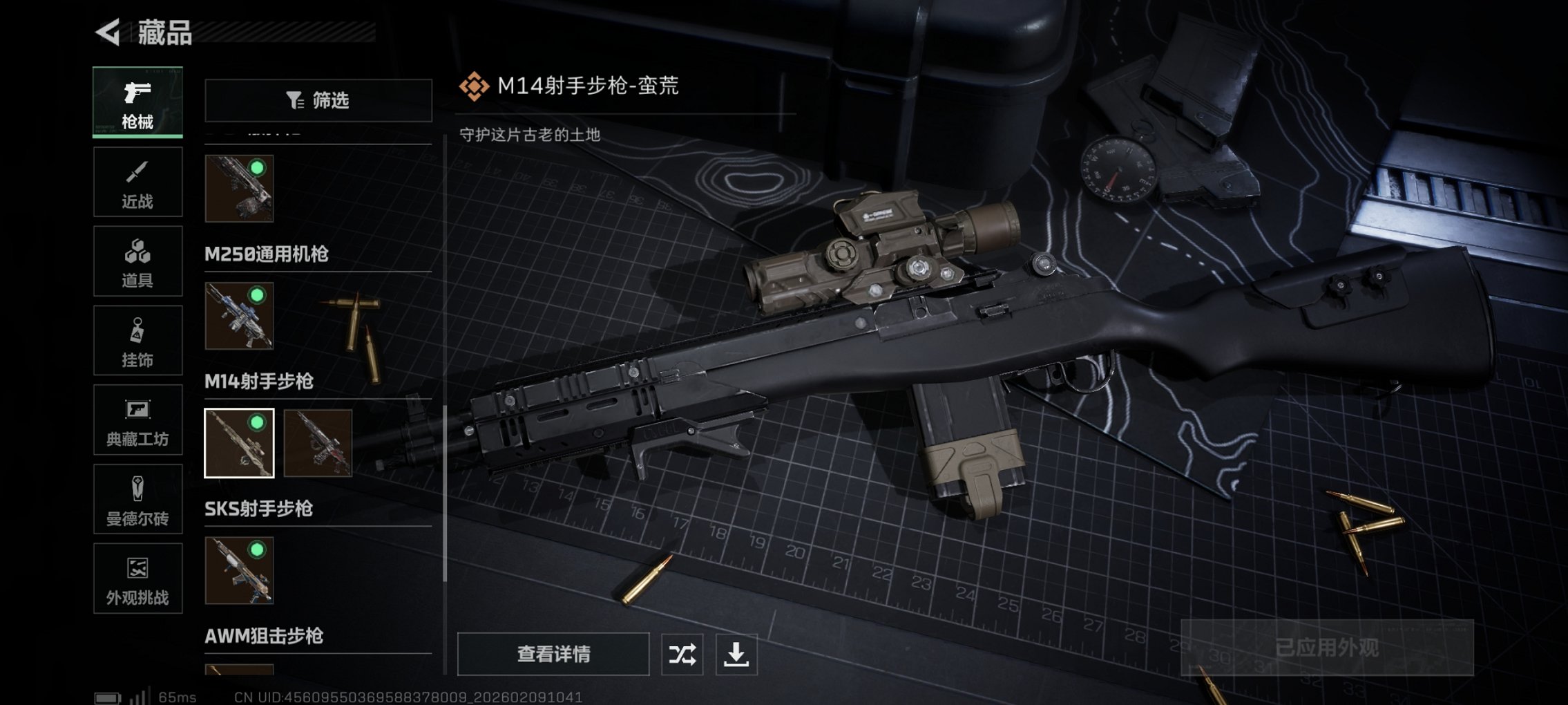
Task: Select the red M14 skin thumbnail
Action: [x=322, y=444]
